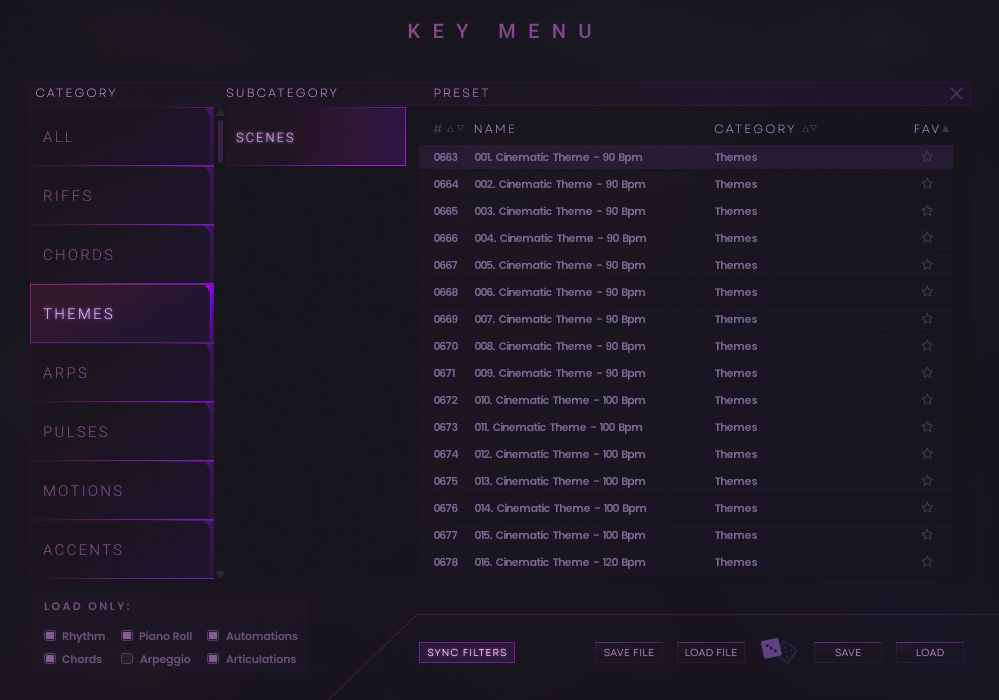Activate the SYNC FILTERS button
This screenshot has width=999, height=700.
coord(467,653)
